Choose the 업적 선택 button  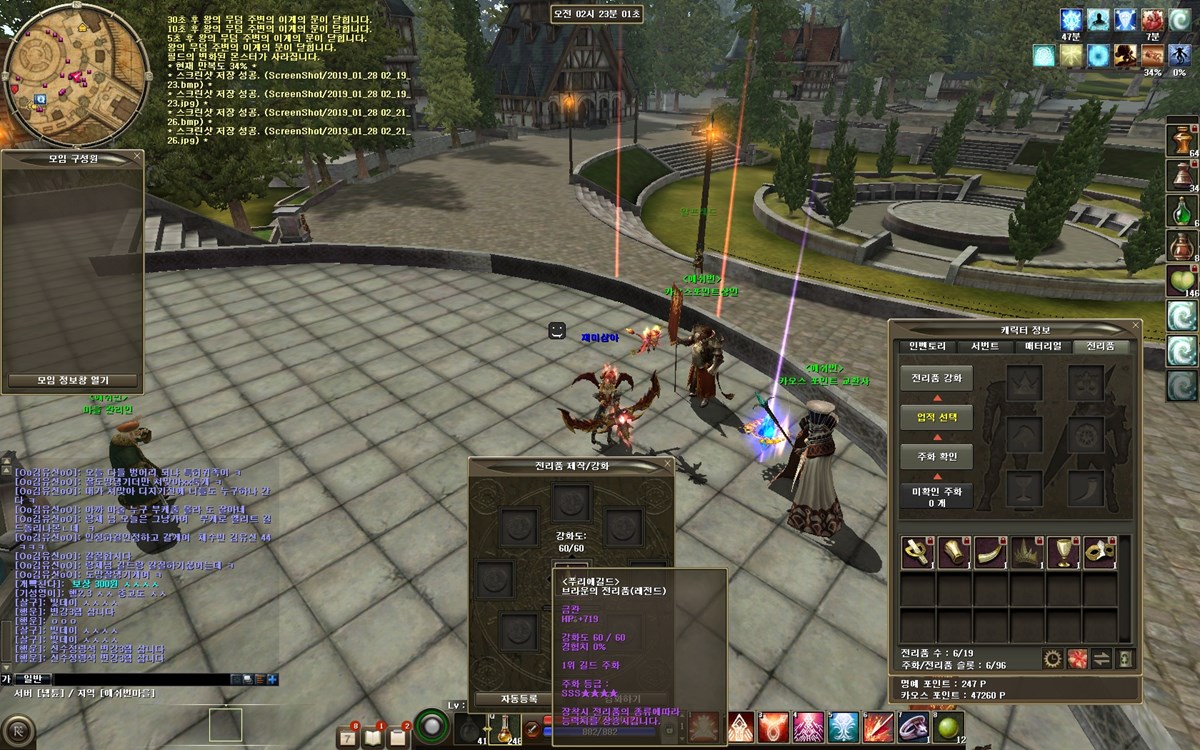(936, 417)
